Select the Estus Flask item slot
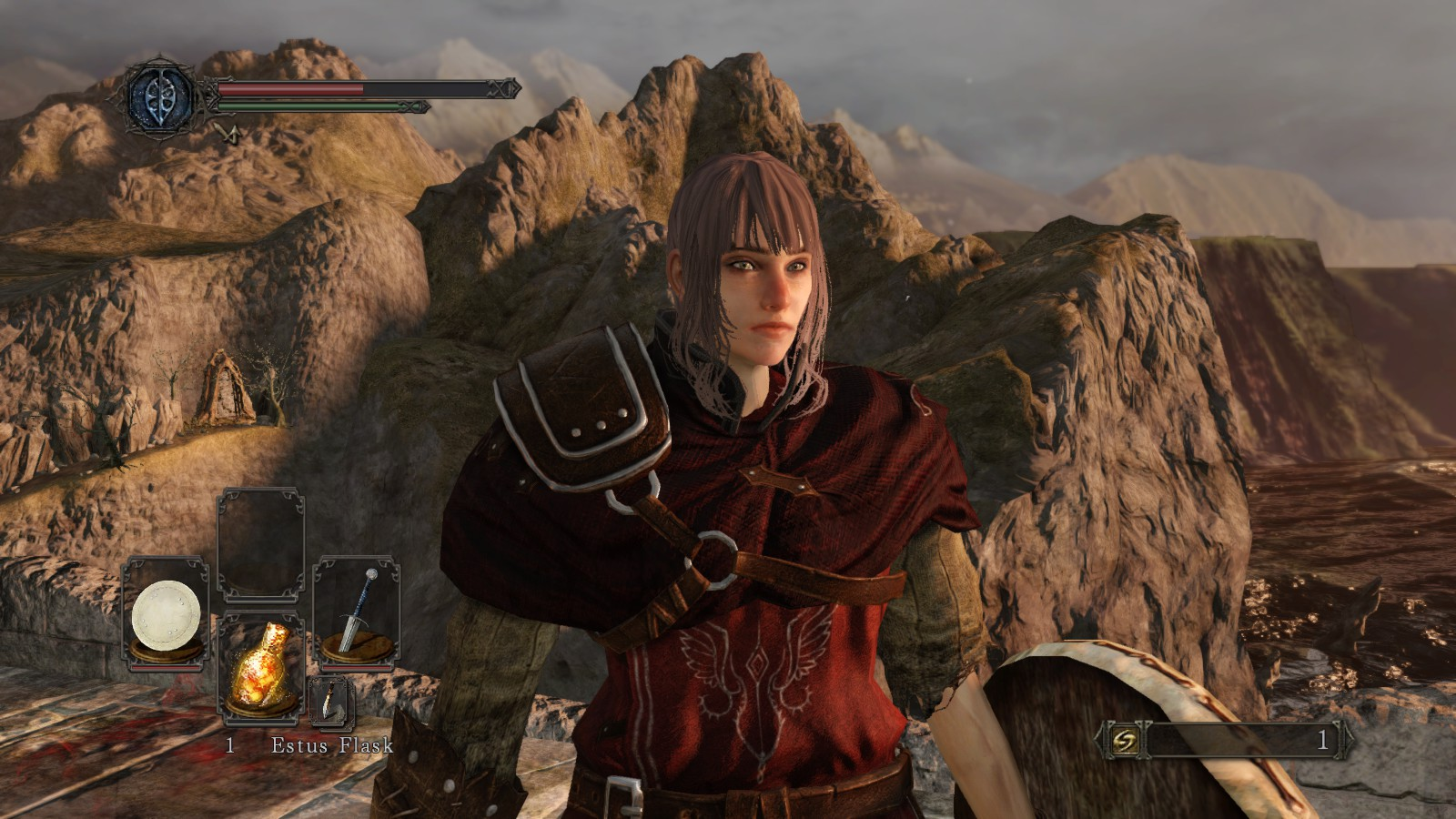The image size is (1456, 819). point(260,667)
